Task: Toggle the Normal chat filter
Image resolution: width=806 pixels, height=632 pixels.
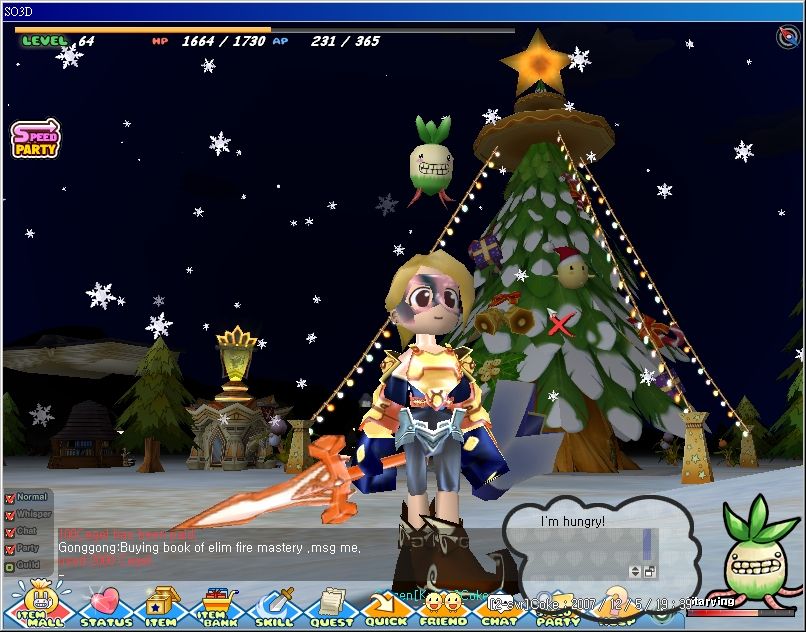Action: tap(10, 497)
